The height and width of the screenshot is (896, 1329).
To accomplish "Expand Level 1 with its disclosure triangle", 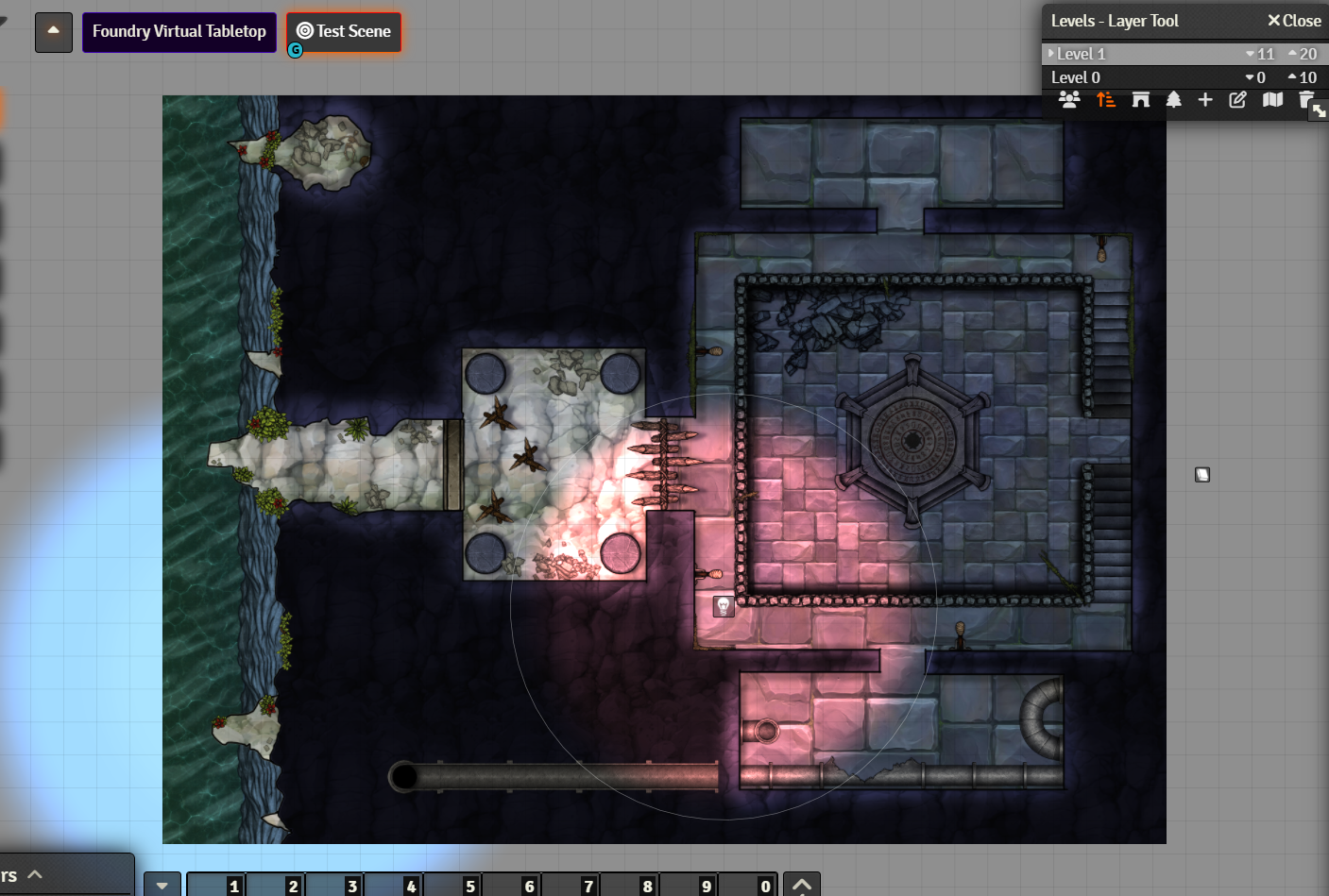I will tap(1050, 54).
